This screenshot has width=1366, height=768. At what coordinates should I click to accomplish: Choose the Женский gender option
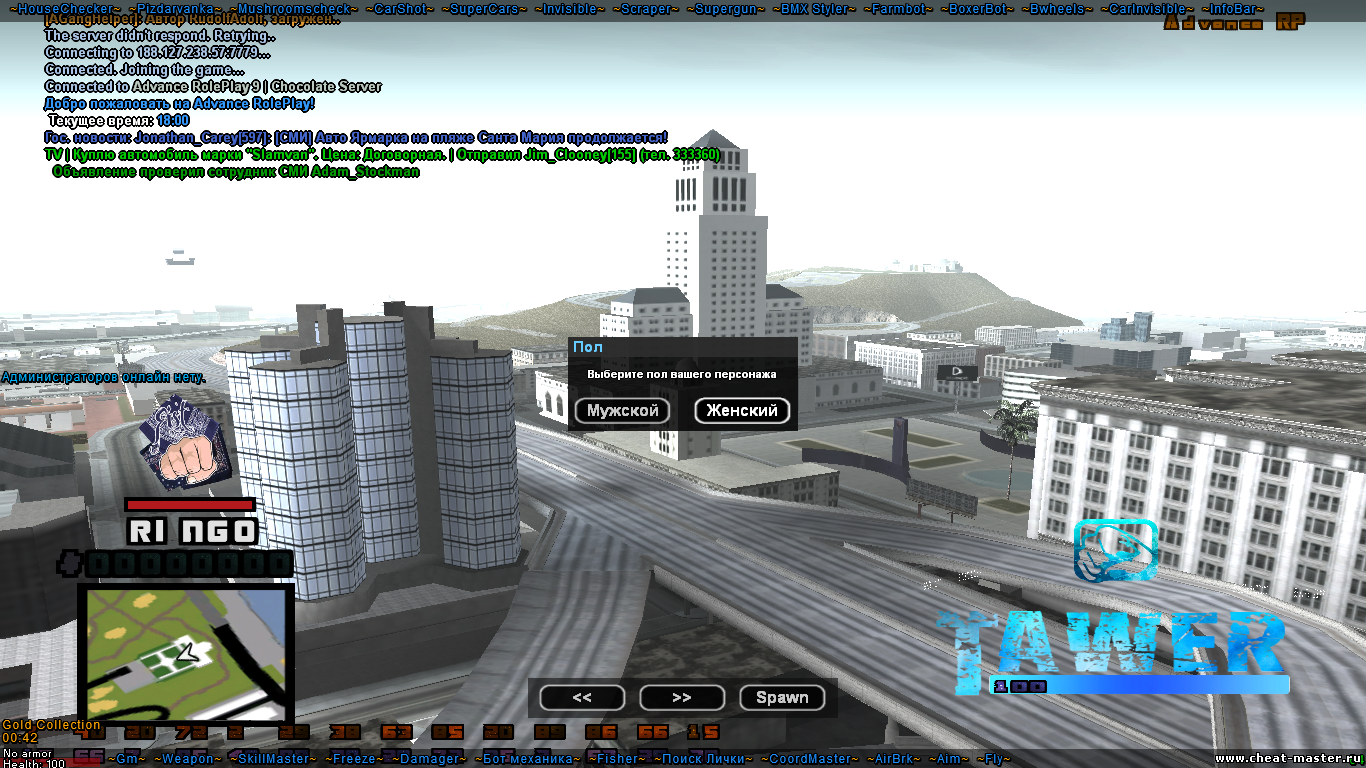[742, 411]
